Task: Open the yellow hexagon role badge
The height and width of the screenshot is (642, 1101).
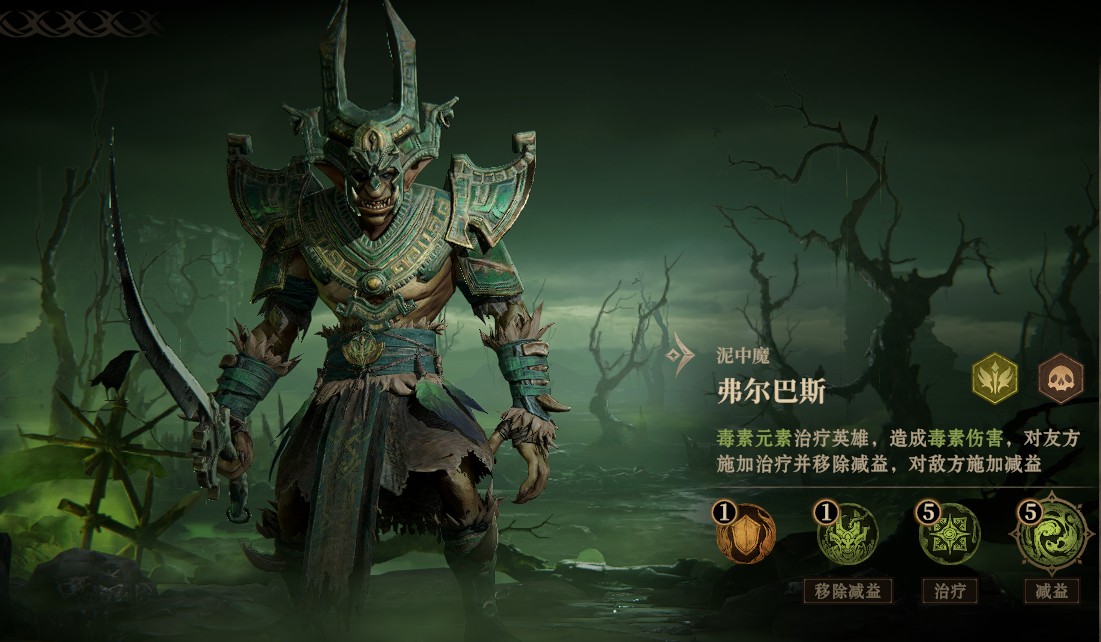Action: 996,379
